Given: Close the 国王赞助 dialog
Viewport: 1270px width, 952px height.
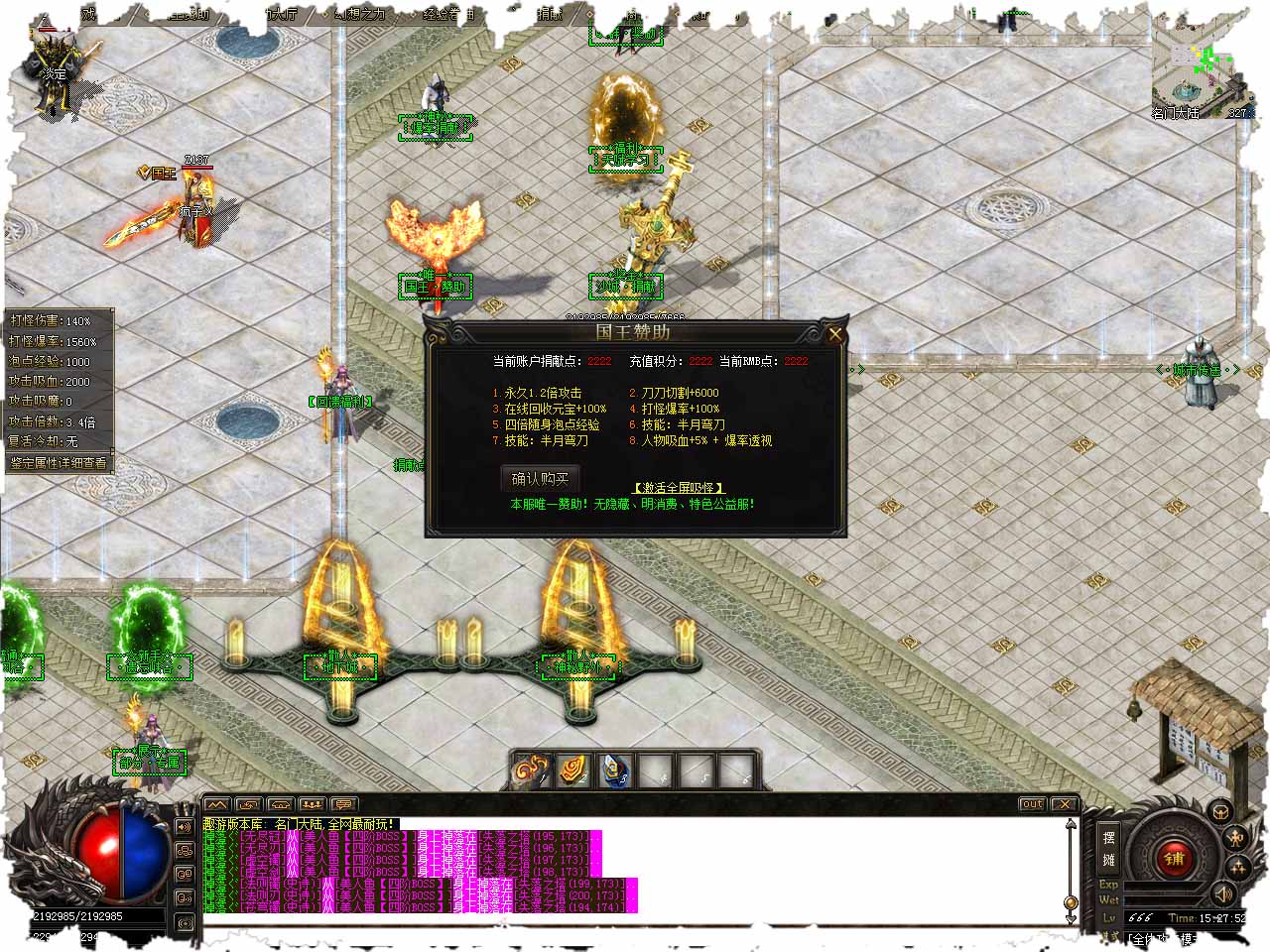Looking at the screenshot, I should coord(835,335).
